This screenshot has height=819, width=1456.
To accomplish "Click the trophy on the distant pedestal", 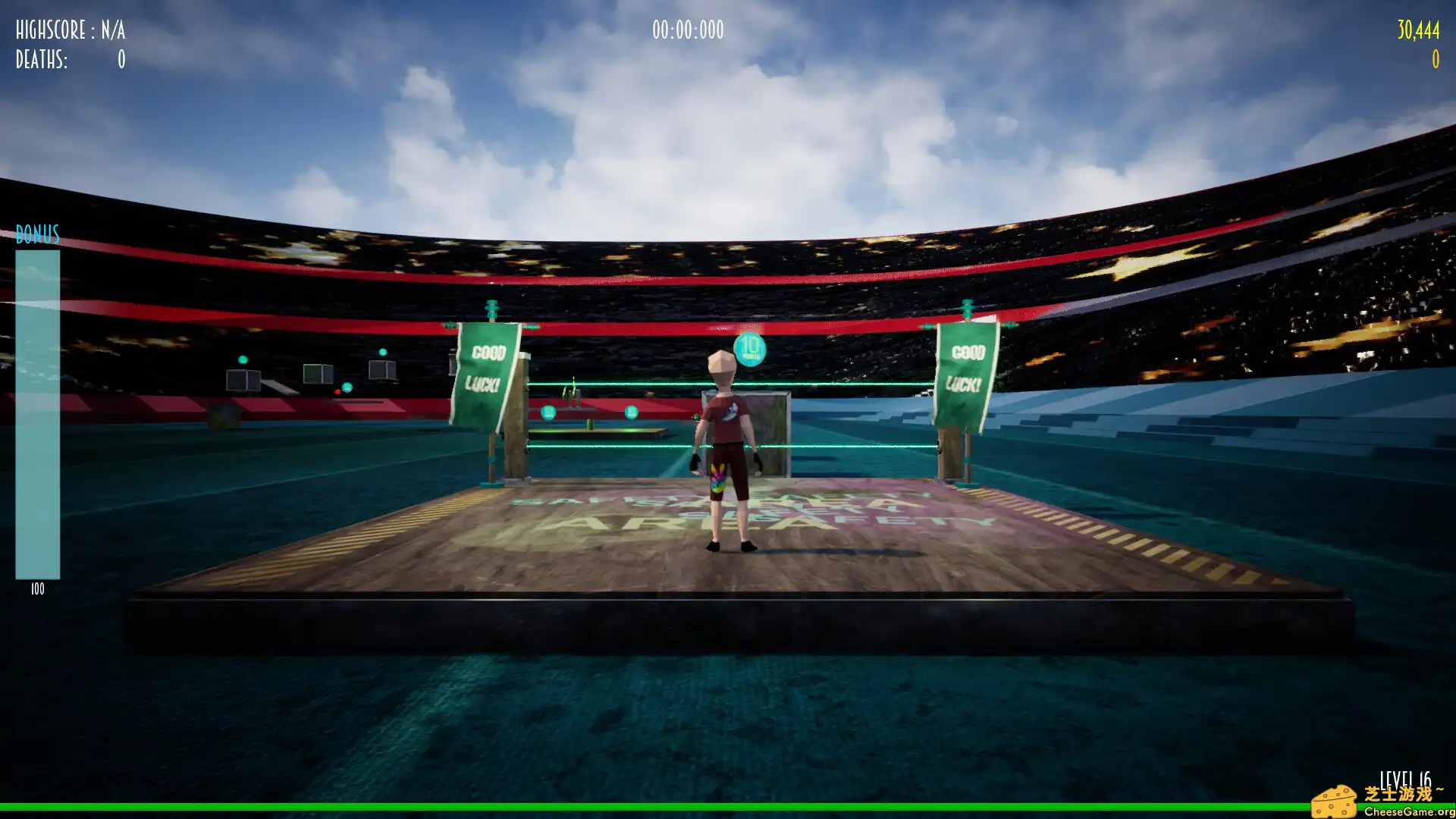I will tap(573, 391).
